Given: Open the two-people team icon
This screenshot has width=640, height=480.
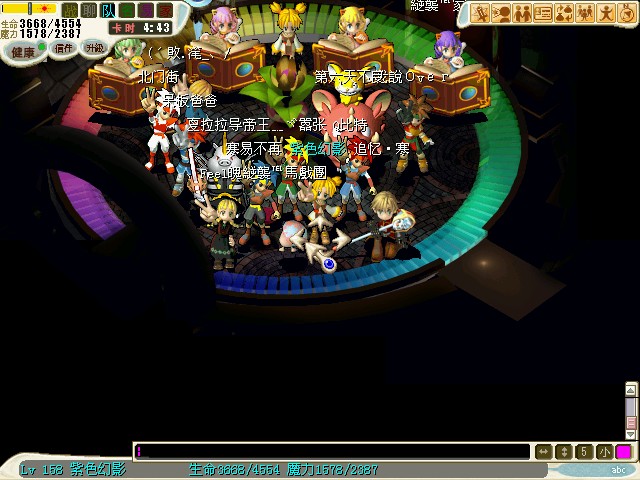Looking at the screenshot, I should tap(522, 13).
